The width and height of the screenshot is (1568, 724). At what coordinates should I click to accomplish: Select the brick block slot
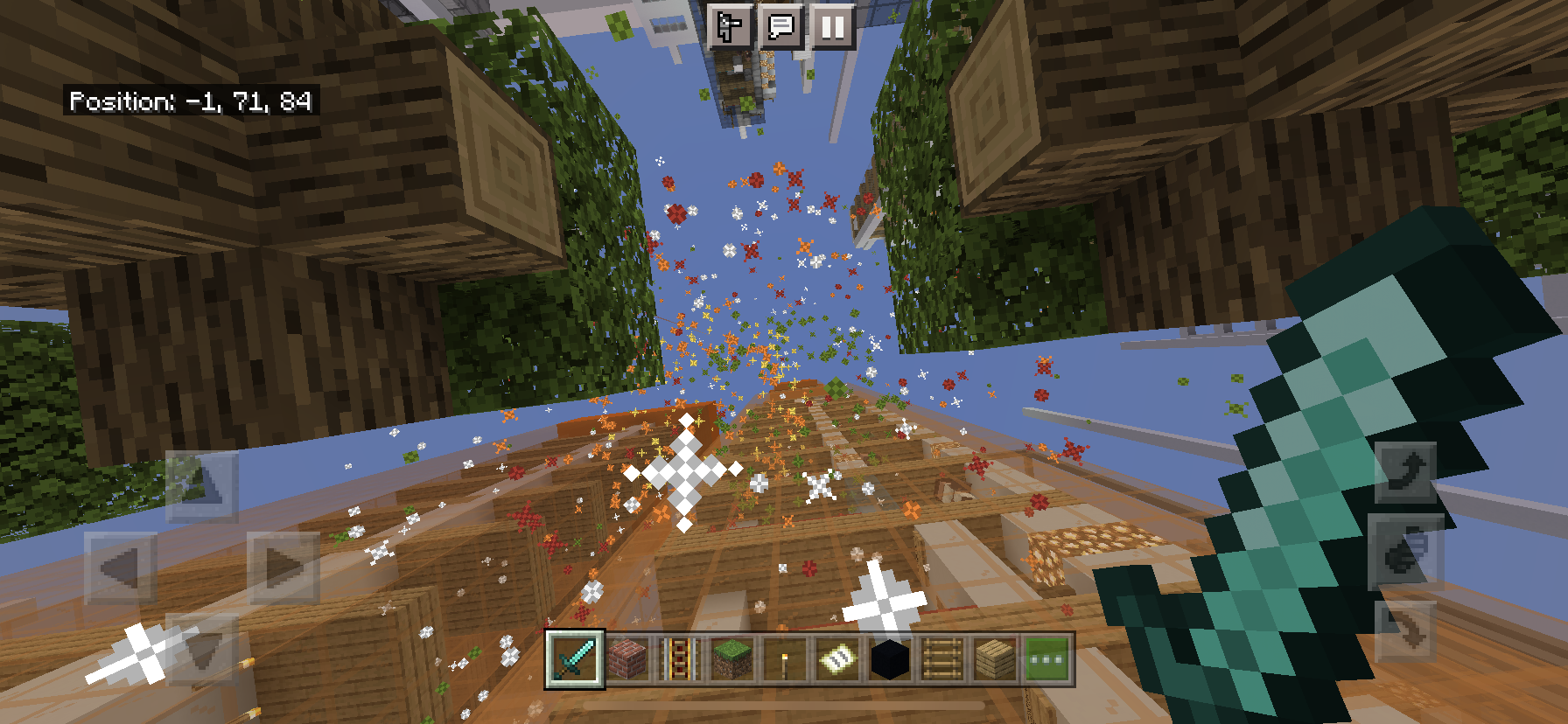[627, 659]
